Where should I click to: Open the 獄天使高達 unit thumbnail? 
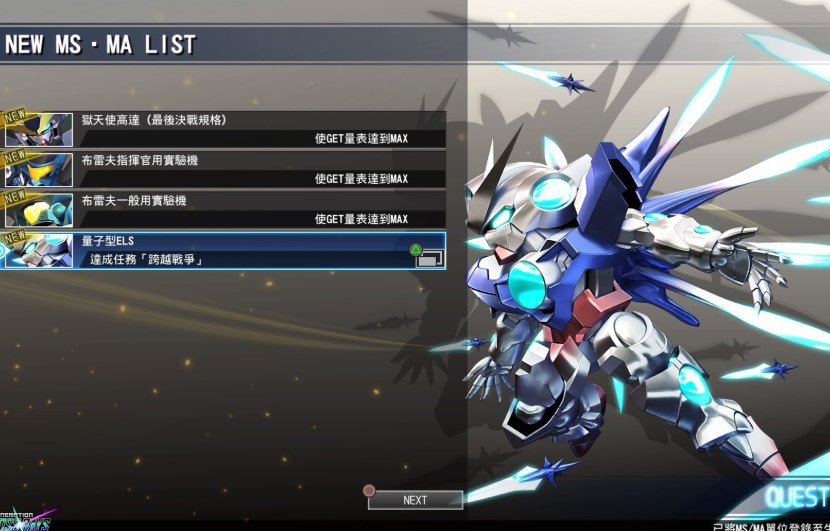39,130
